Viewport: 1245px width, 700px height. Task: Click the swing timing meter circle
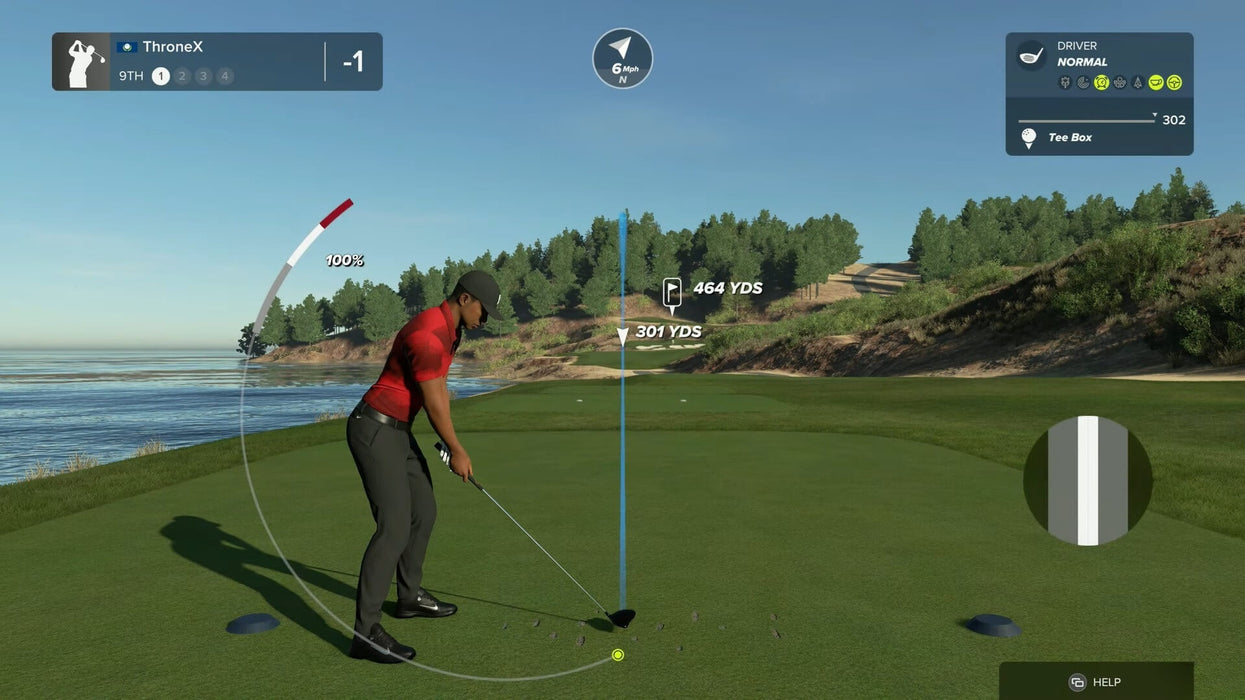[x=1087, y=481]
